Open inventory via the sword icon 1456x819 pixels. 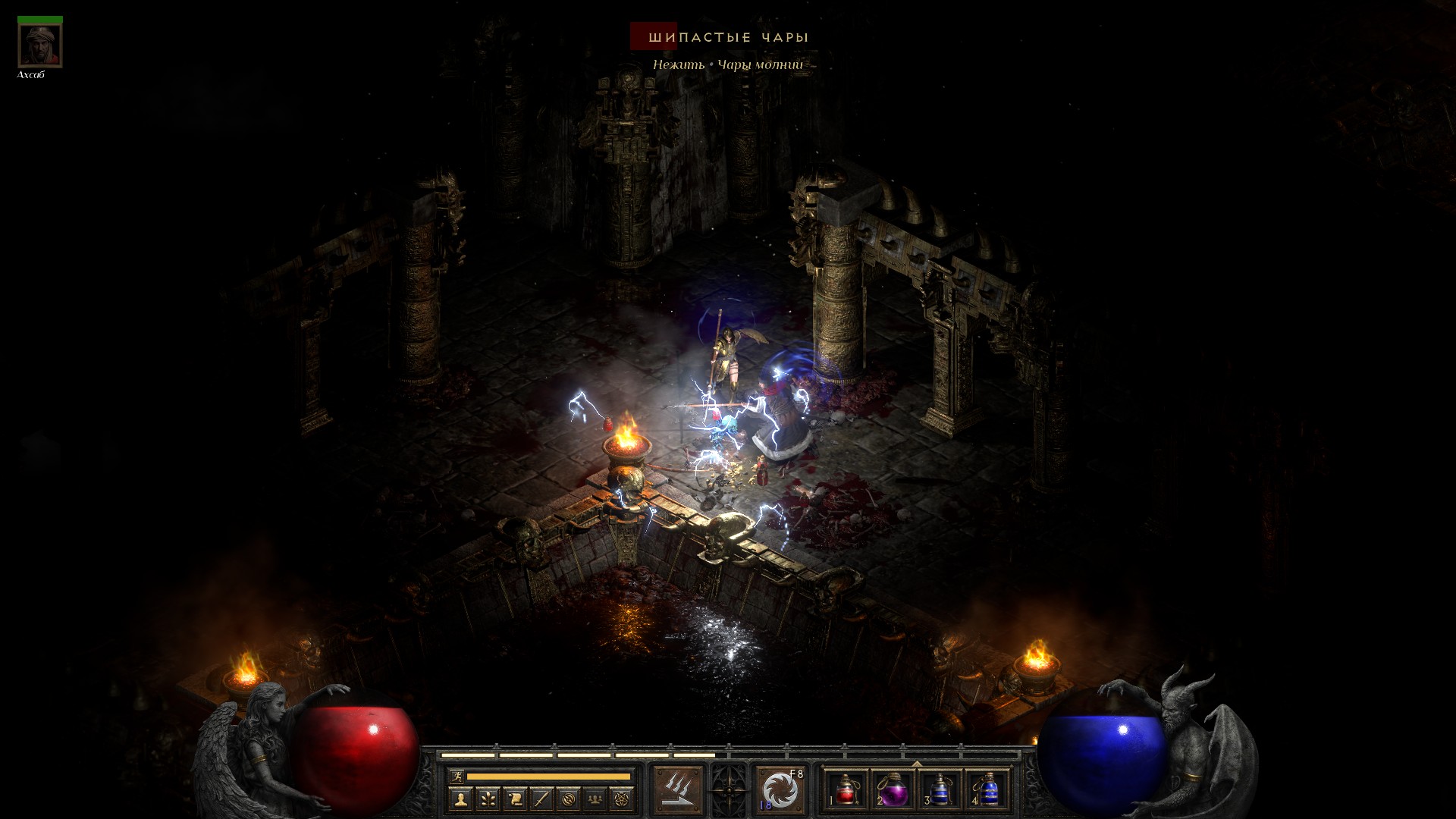[542, 799]
